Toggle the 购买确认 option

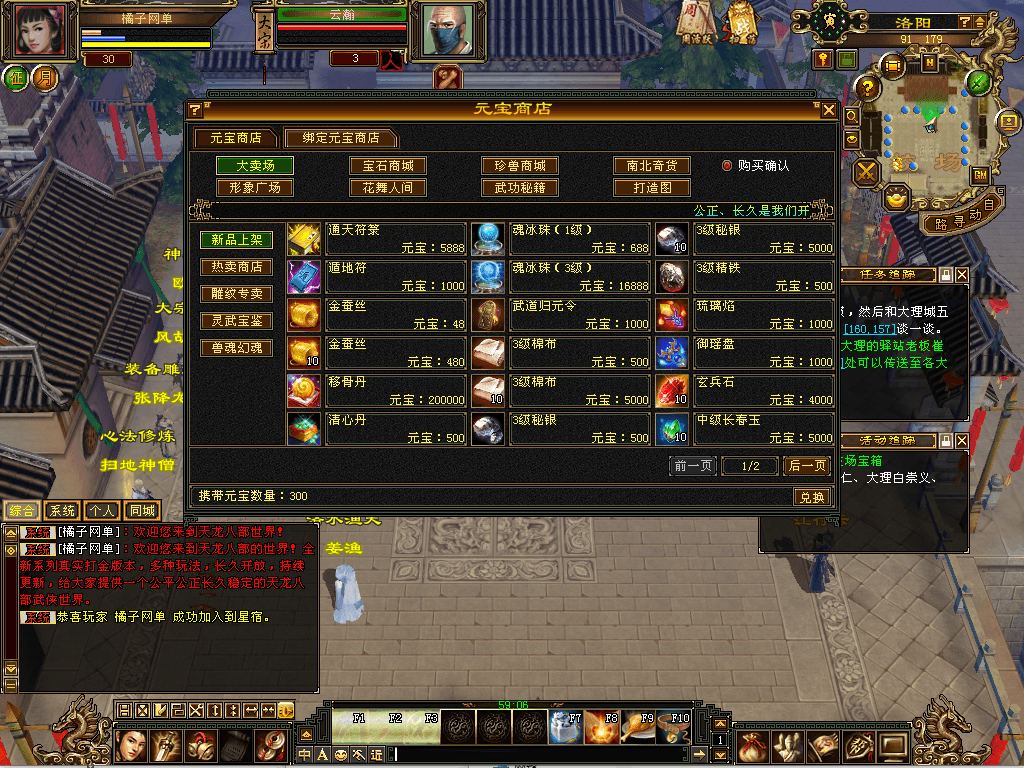coord(727,166)
